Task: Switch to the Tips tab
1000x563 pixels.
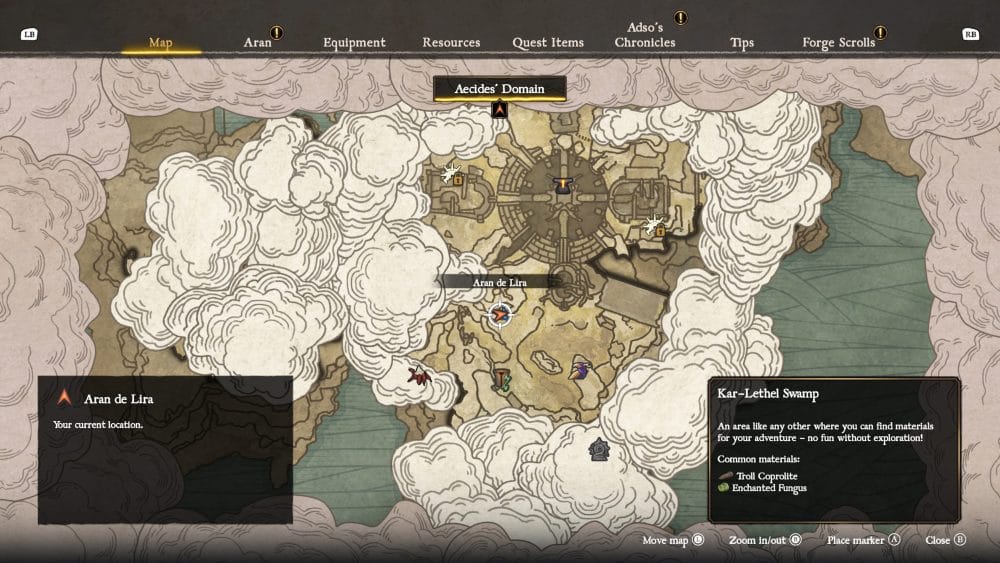Action: point(742,42)
